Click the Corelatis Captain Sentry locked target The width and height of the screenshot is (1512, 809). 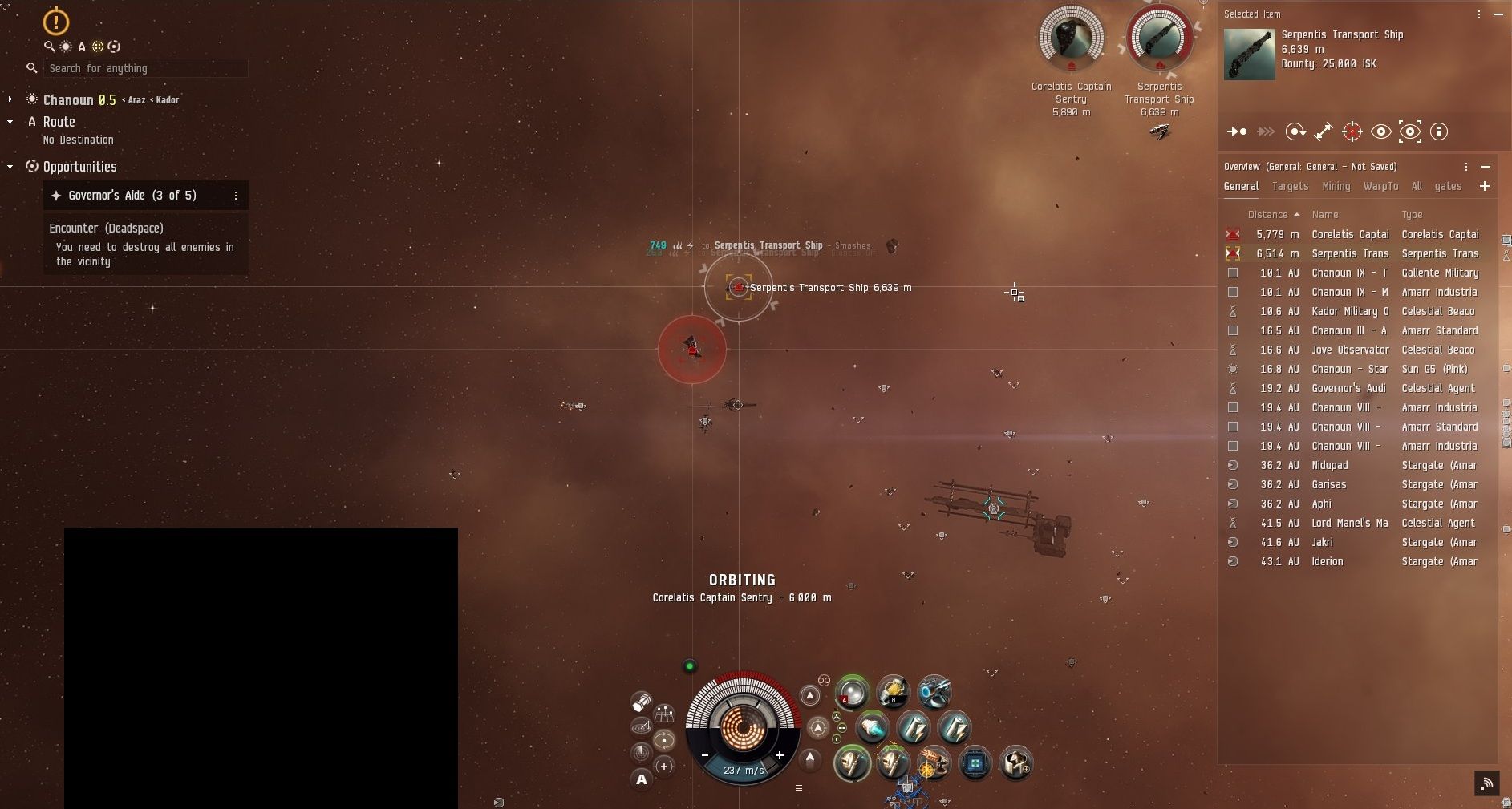[x=1071, y=38]
